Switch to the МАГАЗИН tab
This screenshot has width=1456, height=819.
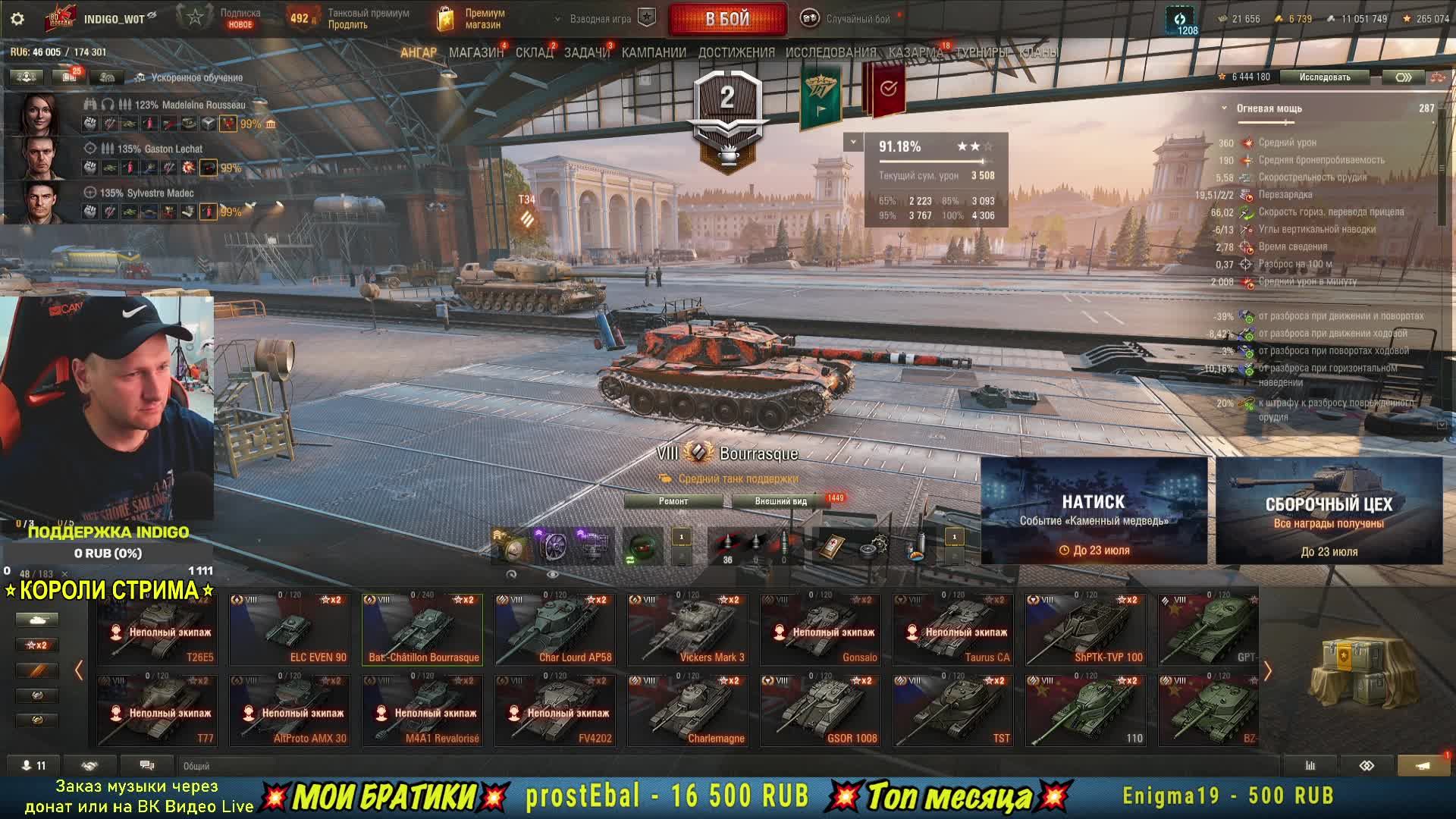click(x=475, y=52)
